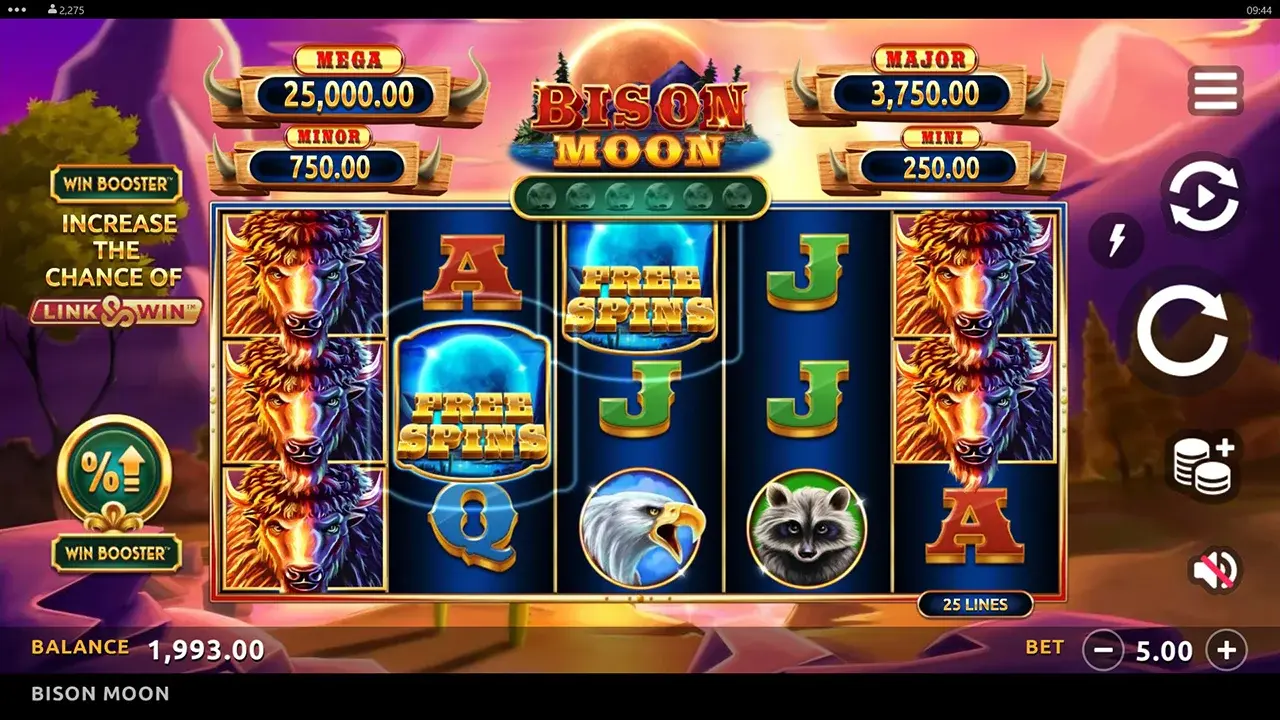Decrease the bet using the minus control
Viewport: 1280px width, 720px height.
[1105, 651]
